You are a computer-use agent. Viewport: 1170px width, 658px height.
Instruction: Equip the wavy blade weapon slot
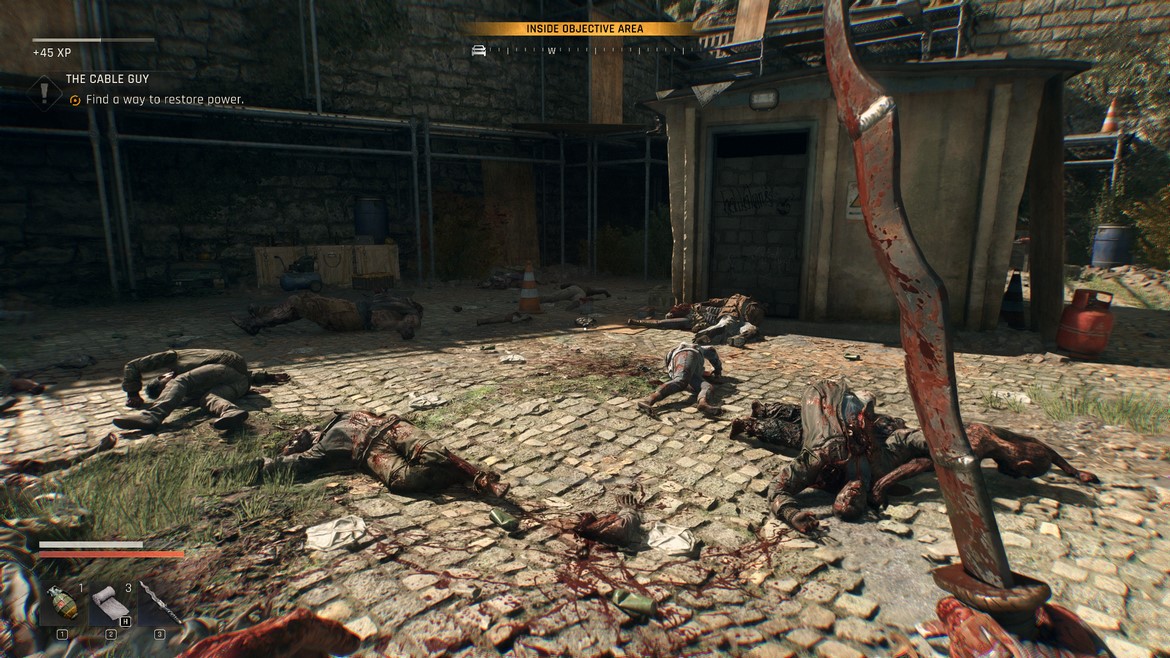(159, 603)
